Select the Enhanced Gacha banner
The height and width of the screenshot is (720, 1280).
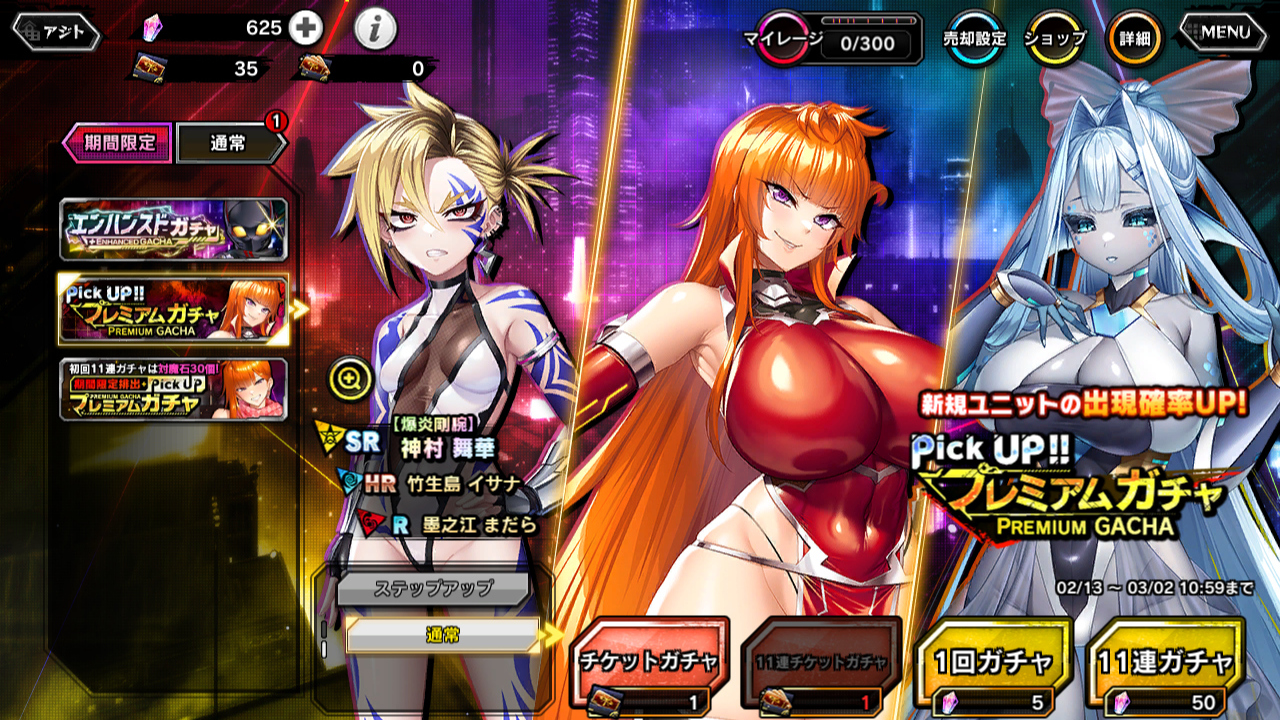(173, 230)
